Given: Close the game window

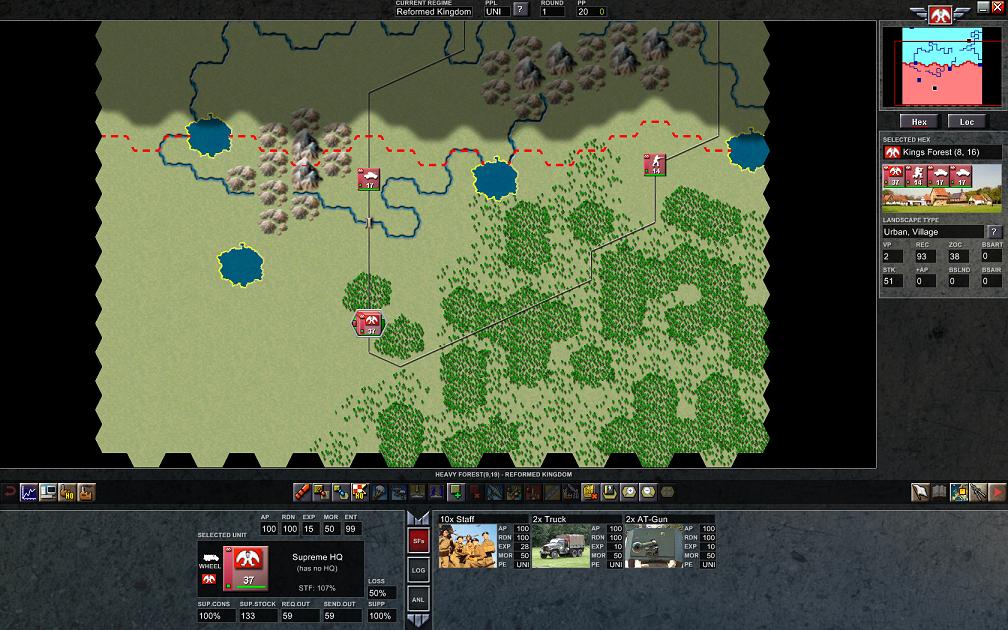Looking at the screenshot, I should point(996,6).
